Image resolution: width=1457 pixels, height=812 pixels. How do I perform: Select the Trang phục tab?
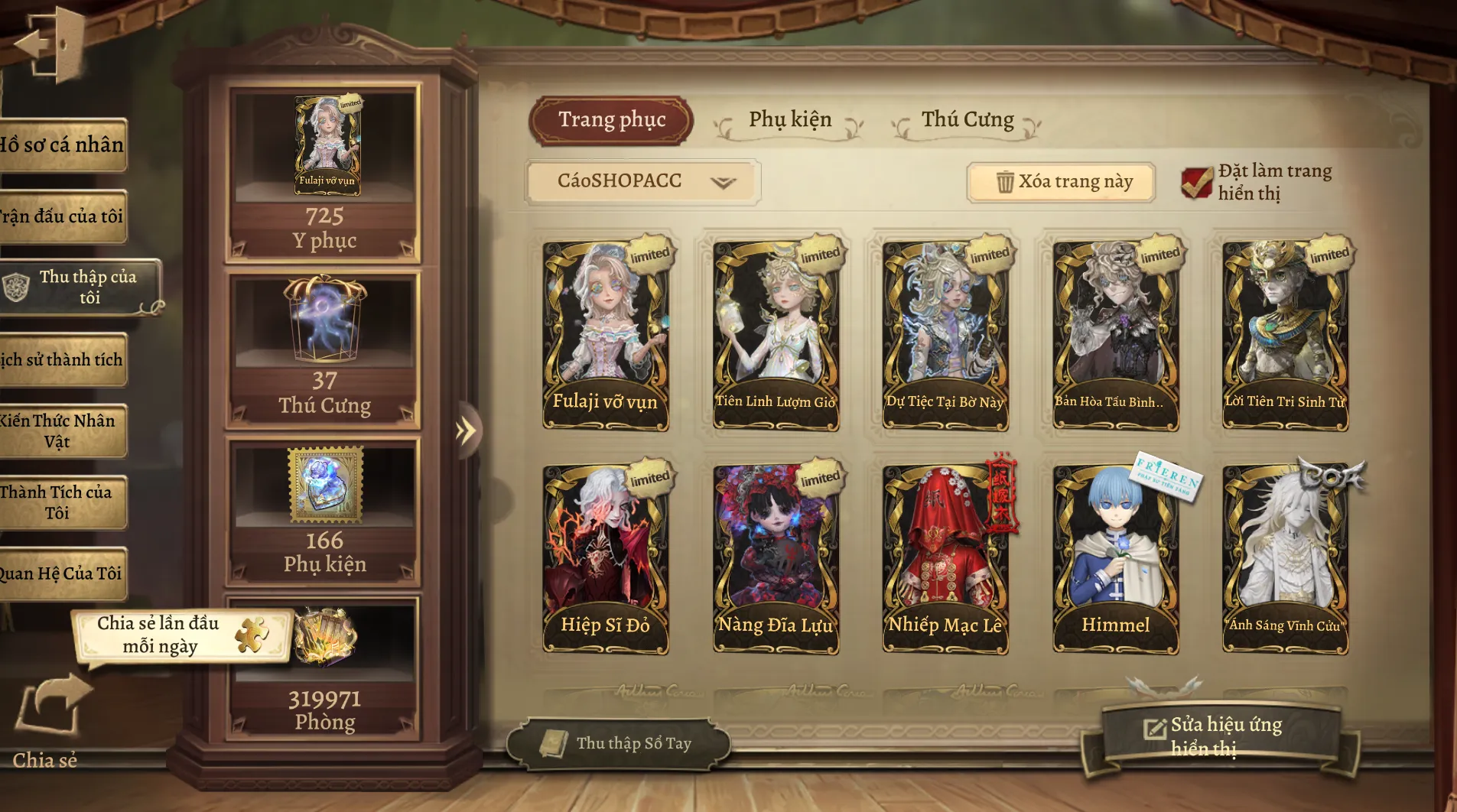pos(612,120)
